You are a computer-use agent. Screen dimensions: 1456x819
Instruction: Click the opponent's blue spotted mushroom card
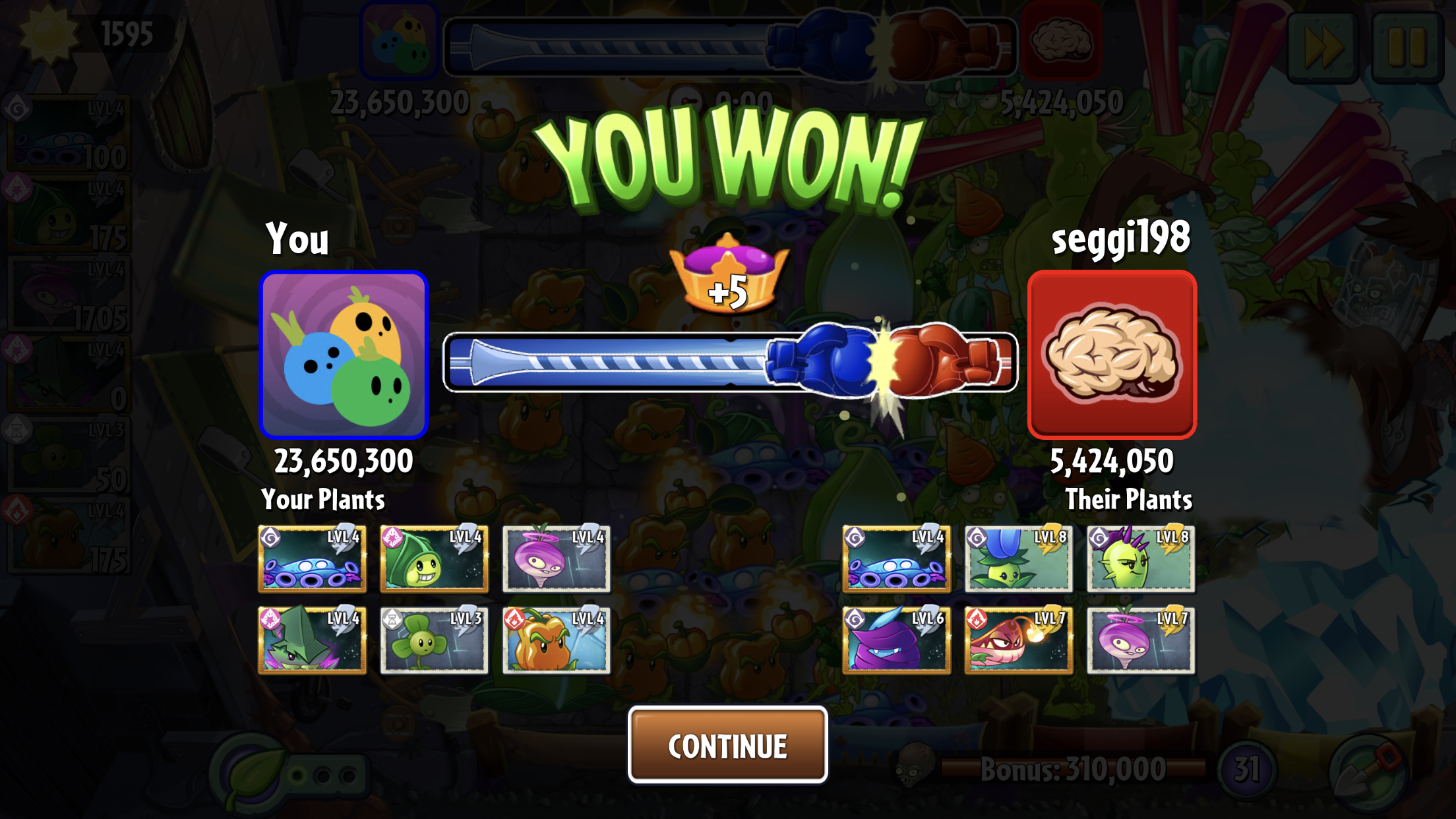point(896,559)
